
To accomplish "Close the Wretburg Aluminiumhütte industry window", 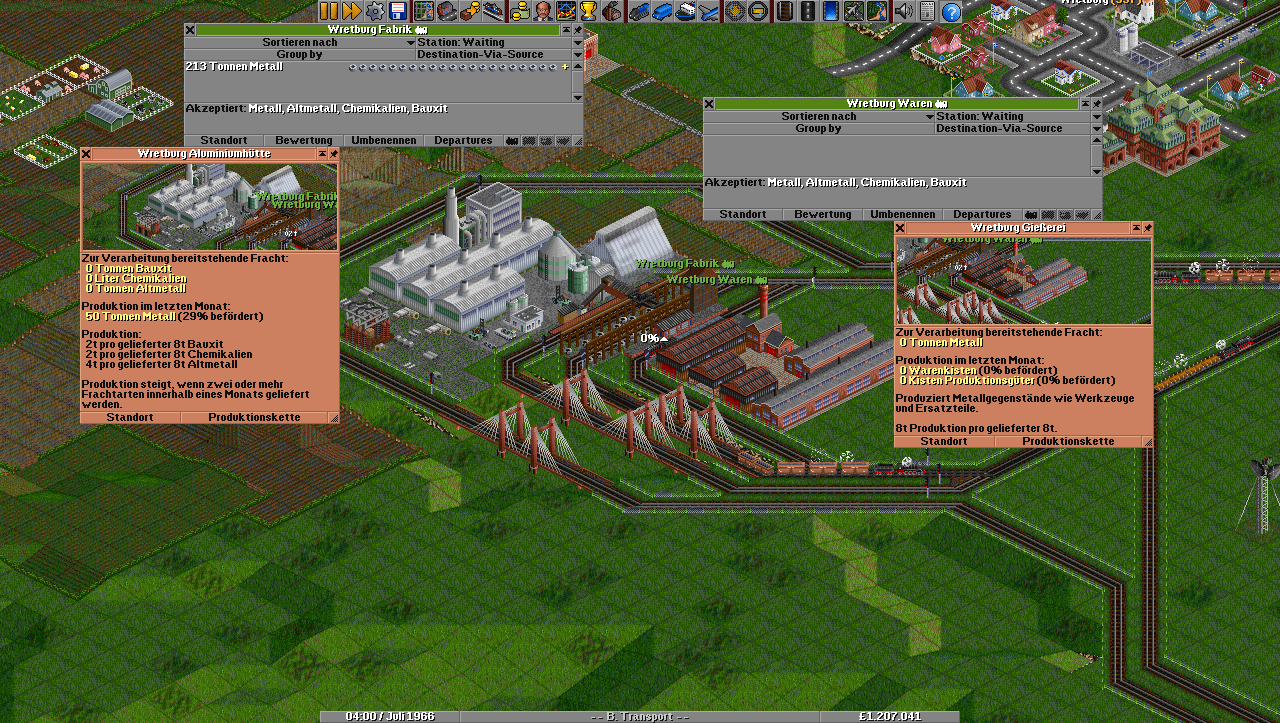I will [x=86, y=154].
